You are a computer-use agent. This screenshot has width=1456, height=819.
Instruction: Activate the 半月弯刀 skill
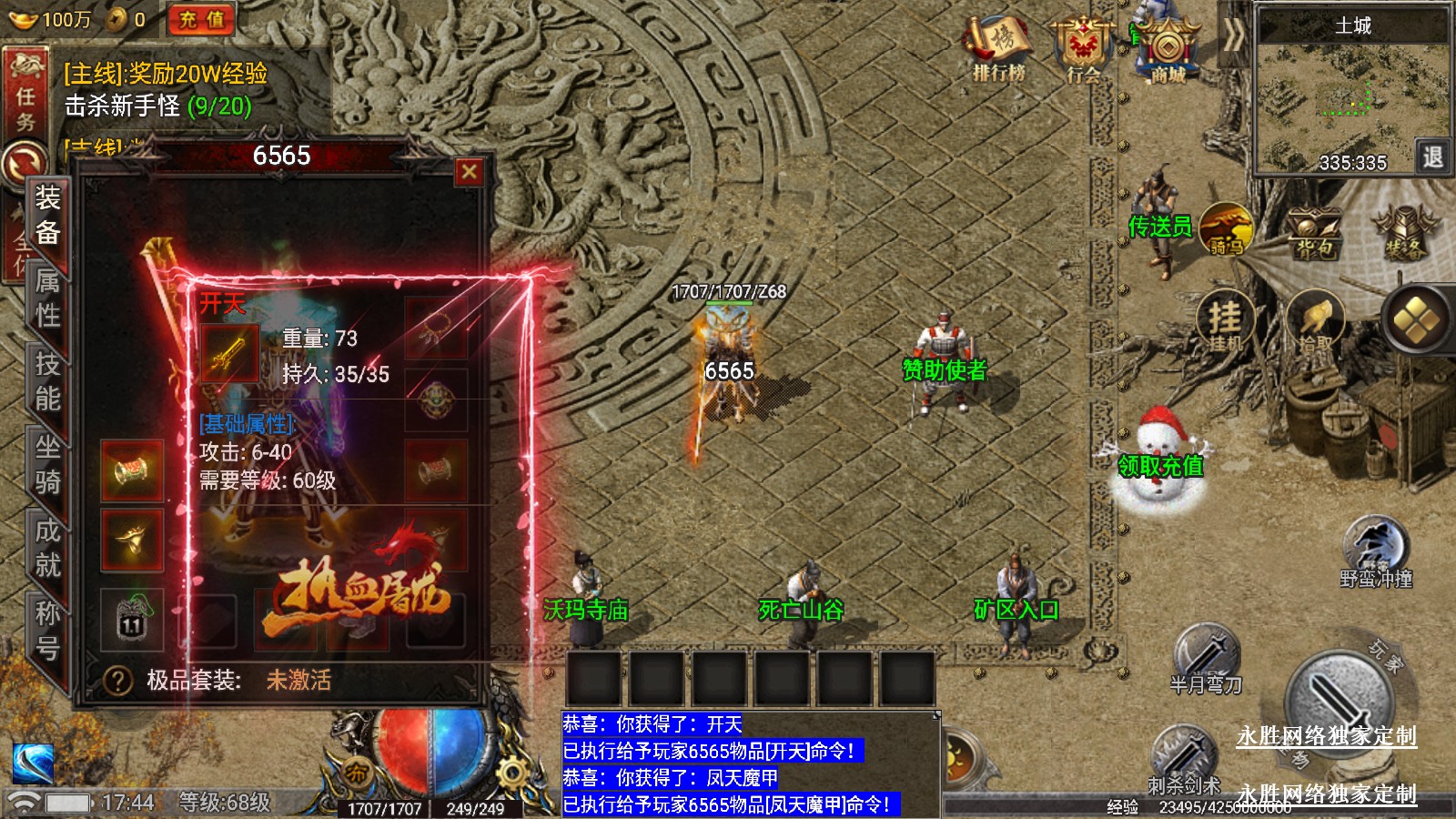[x=1206, y=655]
